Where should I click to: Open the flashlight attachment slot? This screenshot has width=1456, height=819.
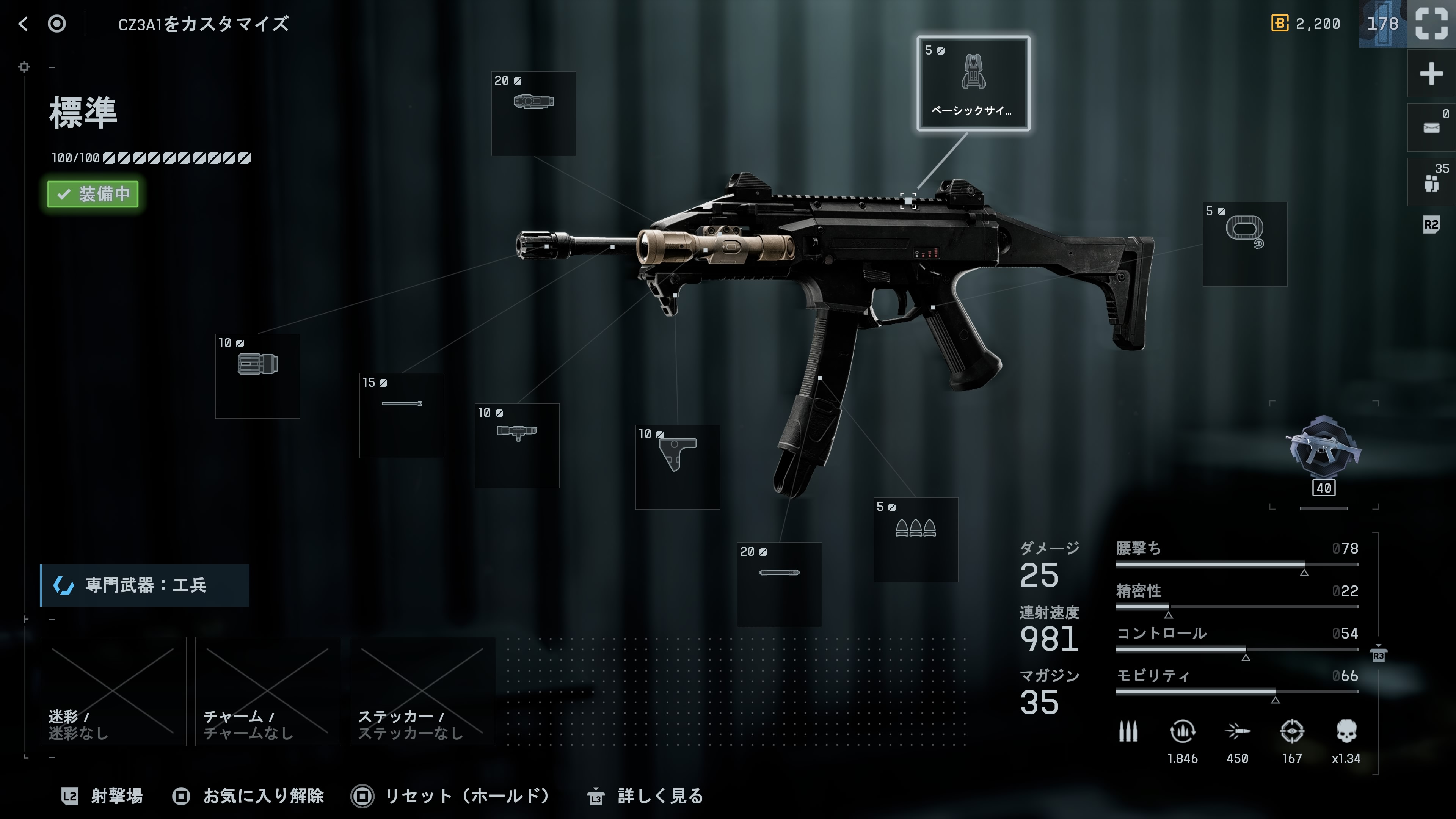point(533,113)
